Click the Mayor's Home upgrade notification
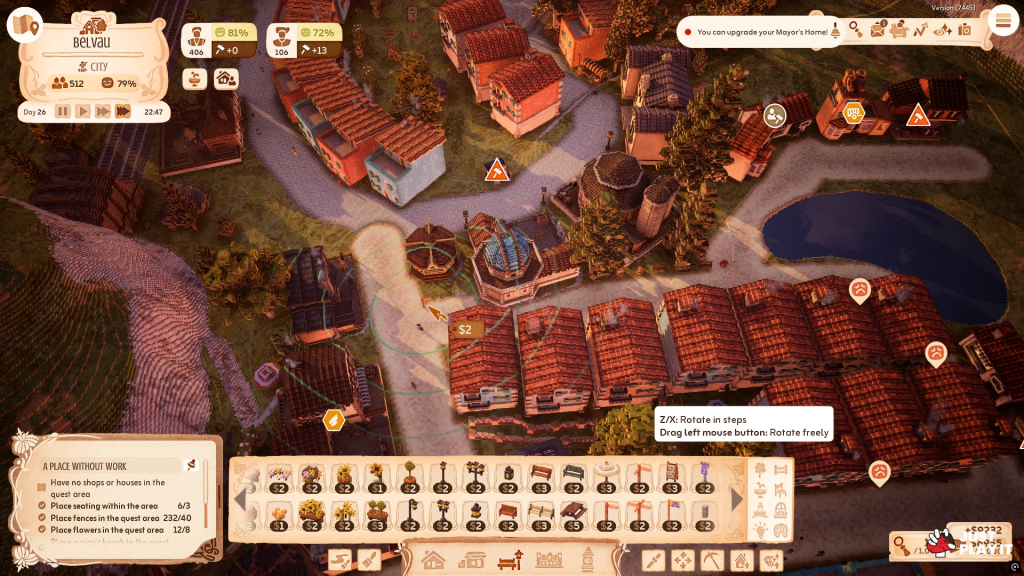 point(762,32)
